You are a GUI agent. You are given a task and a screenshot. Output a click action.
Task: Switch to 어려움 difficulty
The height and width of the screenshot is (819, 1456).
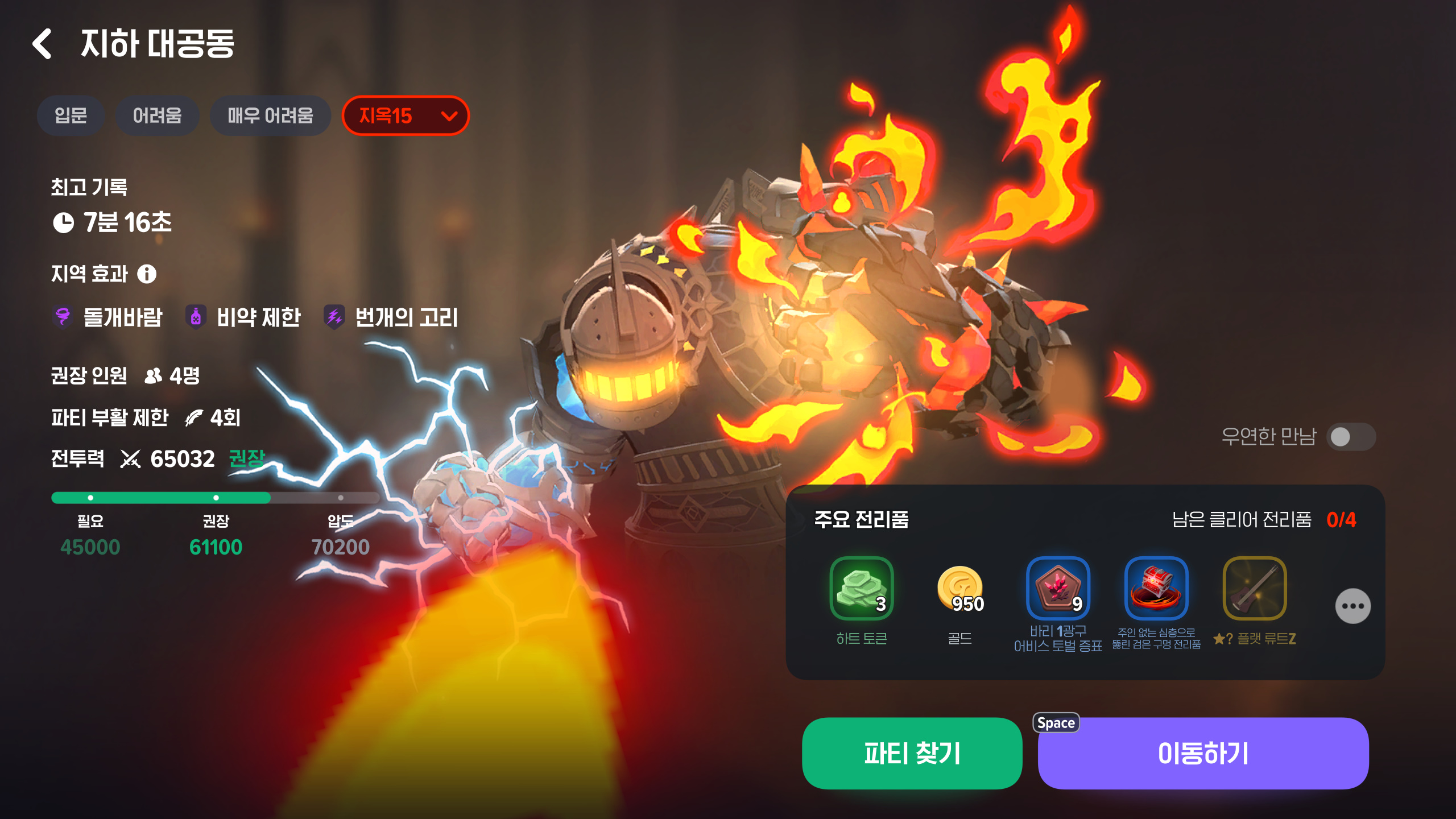tap(157, 116)
